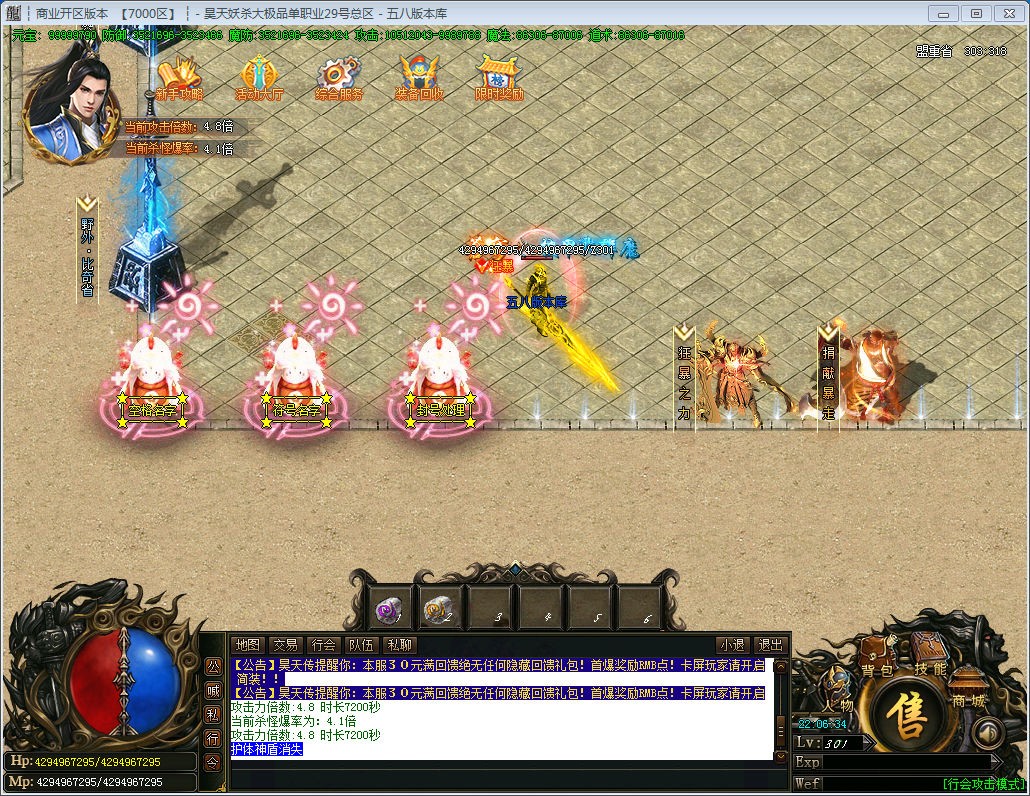This screenshot has width=1030, height=796.
Task: Click the 退出 exit game button
Action: pyautogui.click(x=770, y=645)
